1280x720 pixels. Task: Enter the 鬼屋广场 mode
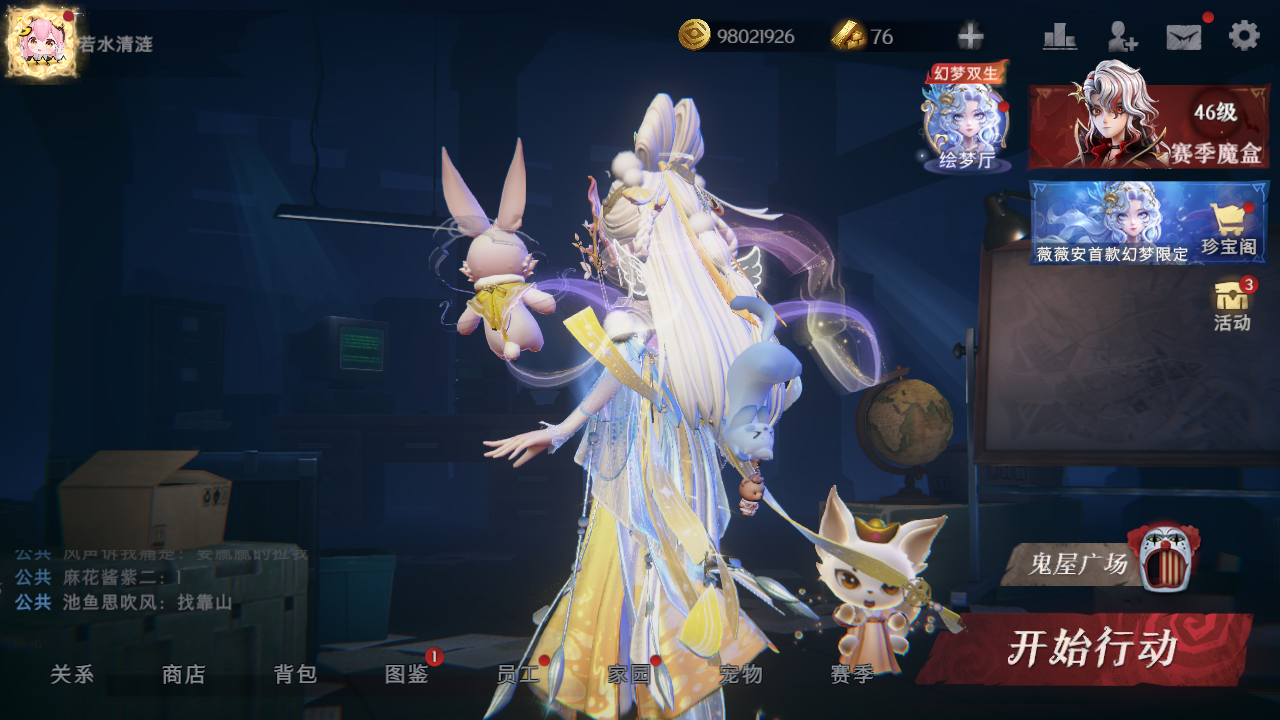pyautogui.click(x=1100, y=564)
